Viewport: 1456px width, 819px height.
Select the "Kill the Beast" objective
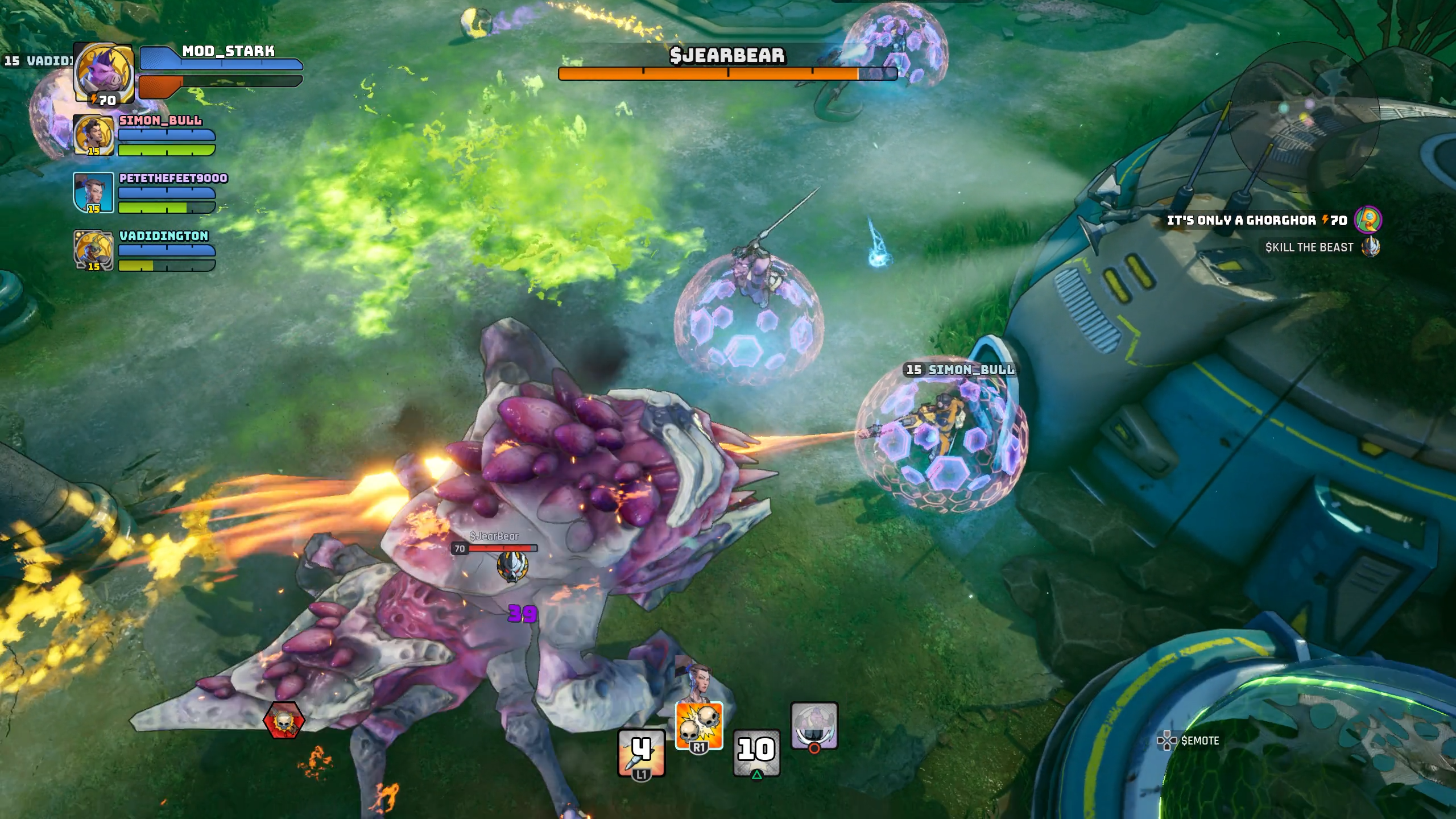pyautogui.click(x=1309, y=247)
